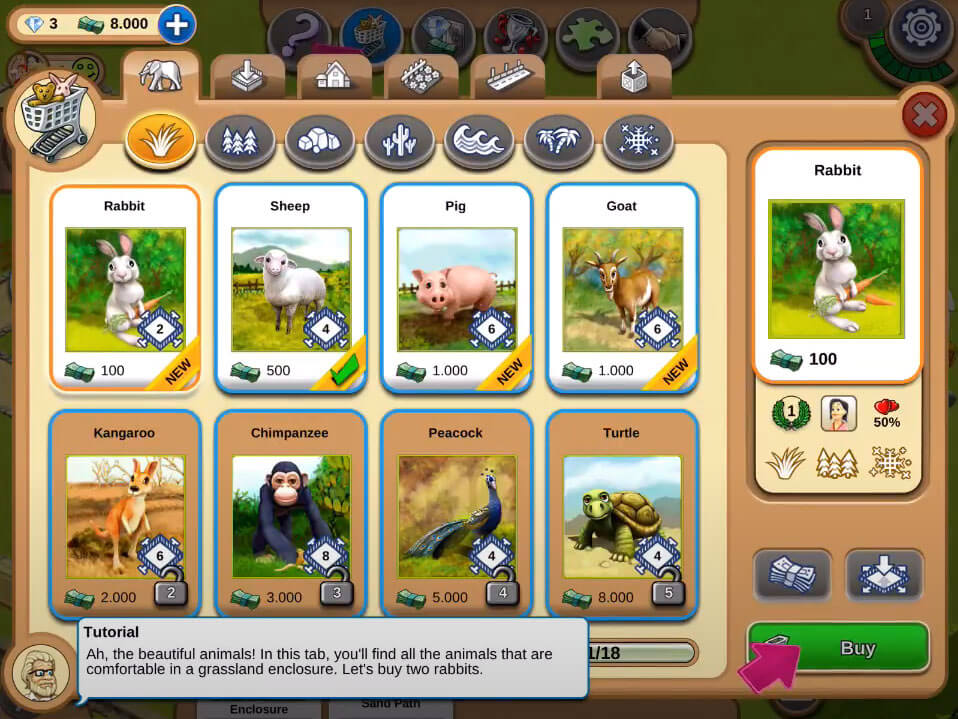Viewport: 958px width, 719px height.
Task: Select the Rabbit card in the grid
Action: tap(125, 287)
